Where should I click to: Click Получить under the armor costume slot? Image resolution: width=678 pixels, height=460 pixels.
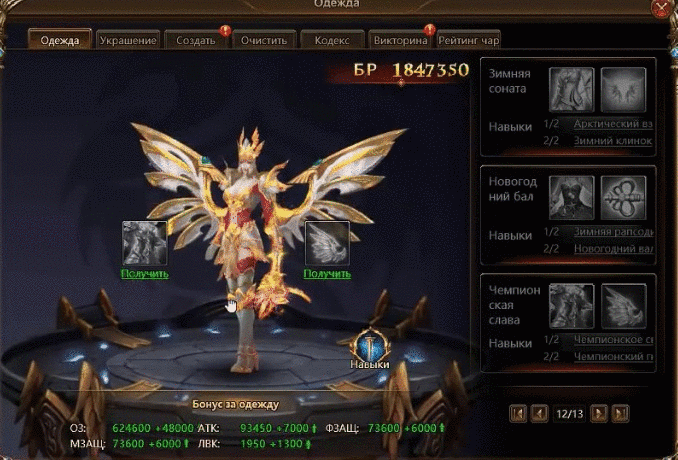pyautogui.click(x=144, y=273)
